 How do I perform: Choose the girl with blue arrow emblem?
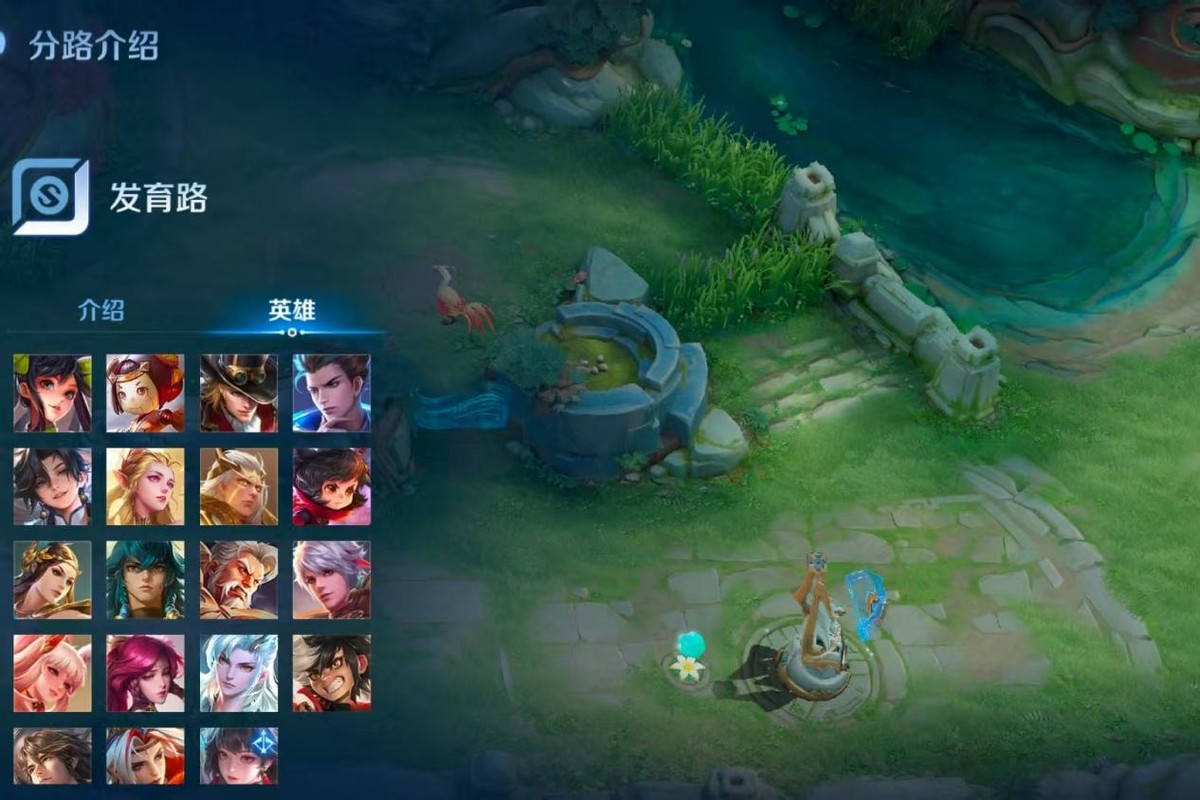[239, 756]
